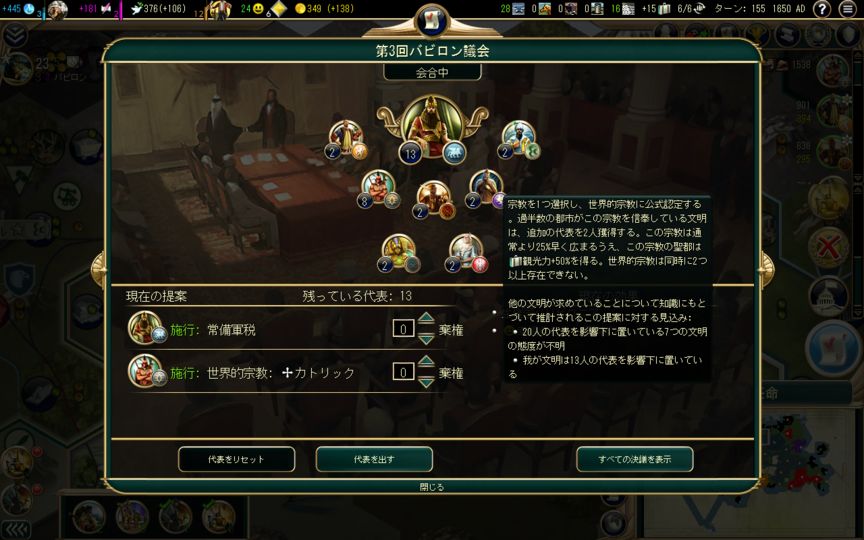864x540 pixels.
Task: Decrease delegates for the 世界的宗教 カトリック proposal
Action: pos(426,382)
